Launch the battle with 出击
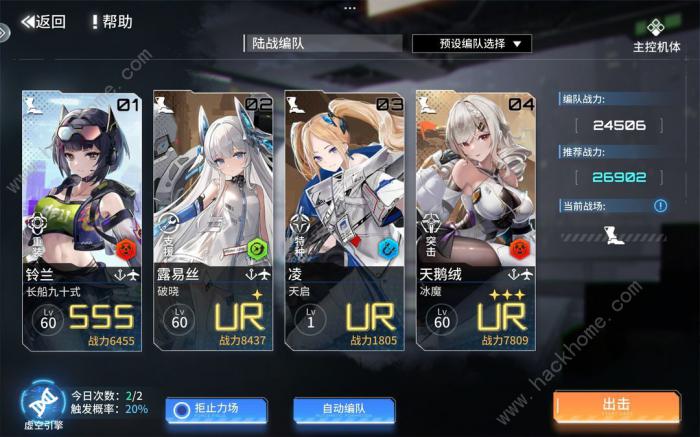Viewport: 700px width, 437px height. pyautogui.click(x=616, y=405)
